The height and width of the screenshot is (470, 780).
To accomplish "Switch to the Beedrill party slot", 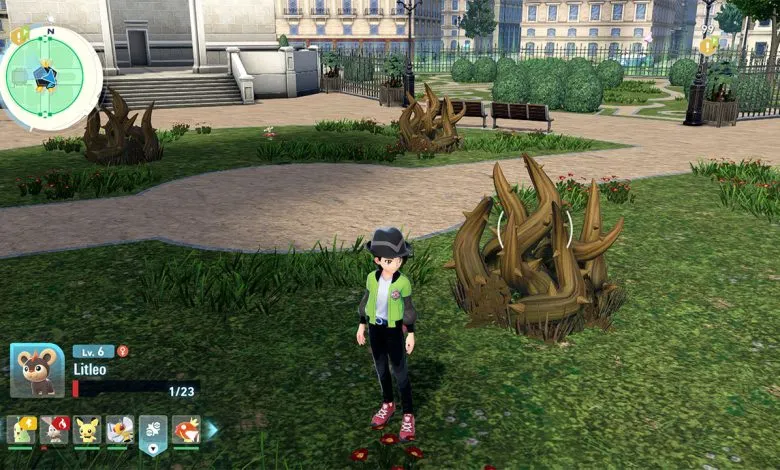I will pos(120,430).
